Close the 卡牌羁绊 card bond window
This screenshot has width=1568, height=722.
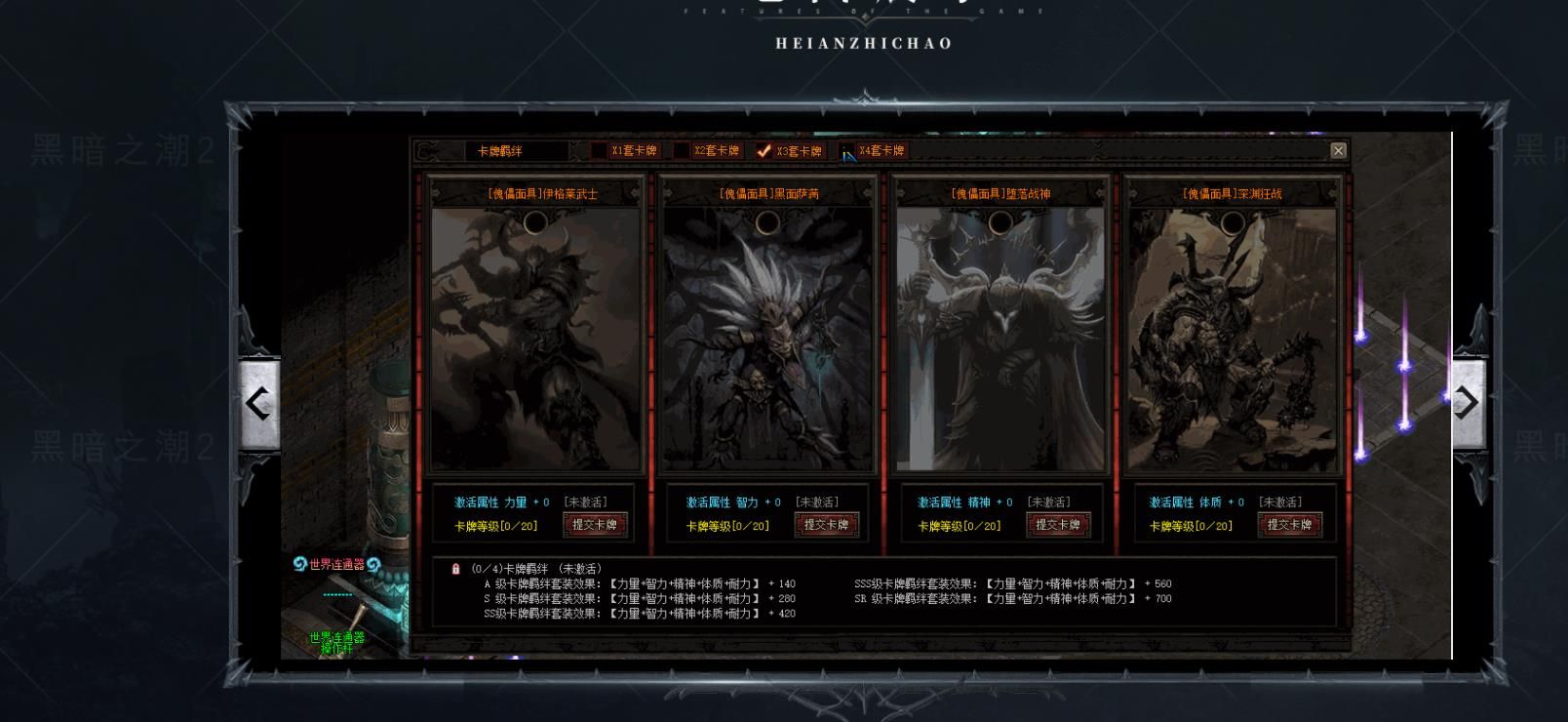coord(1338,150)
